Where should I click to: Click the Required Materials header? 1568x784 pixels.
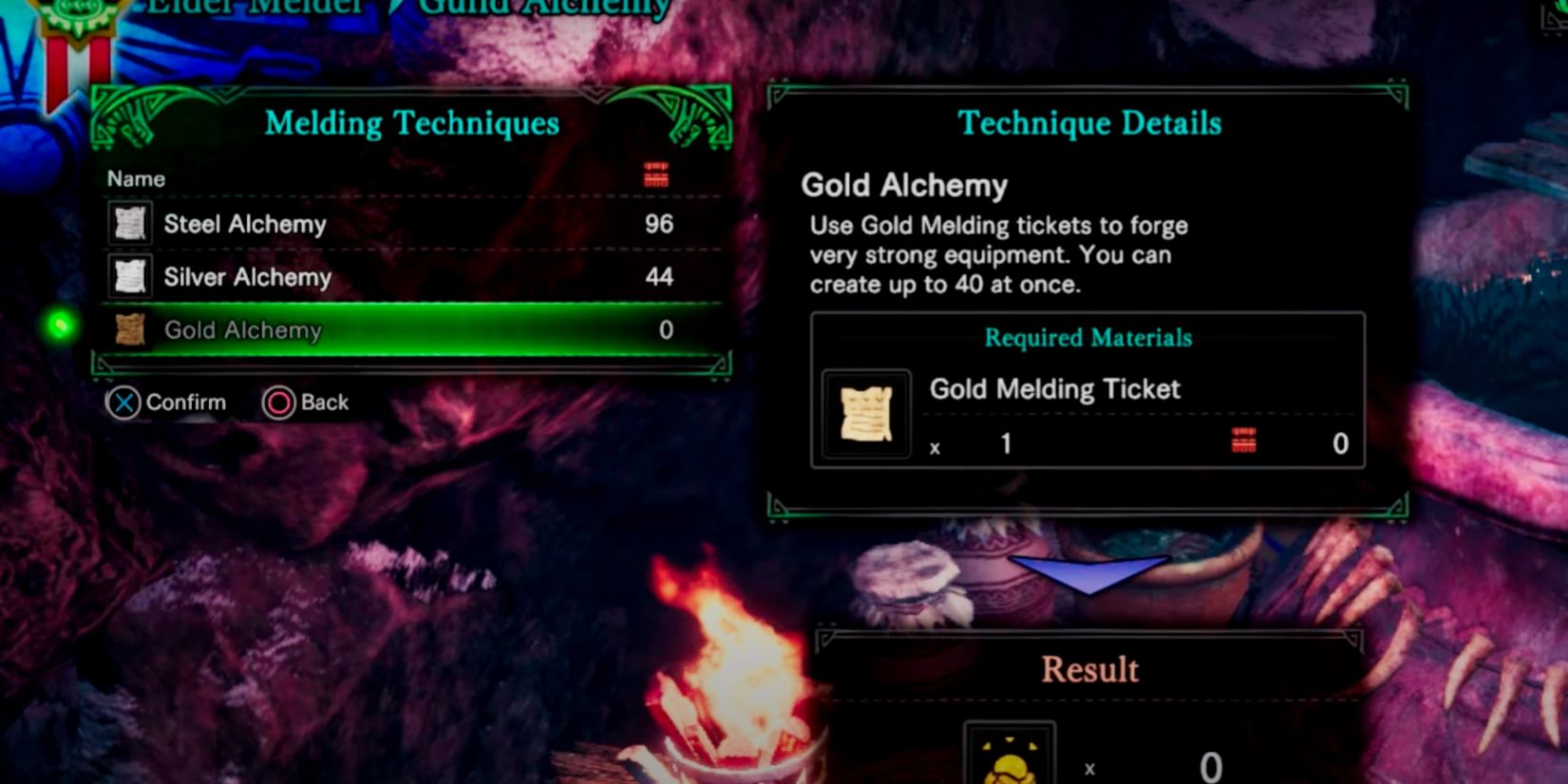click(x=1086, y=338)
